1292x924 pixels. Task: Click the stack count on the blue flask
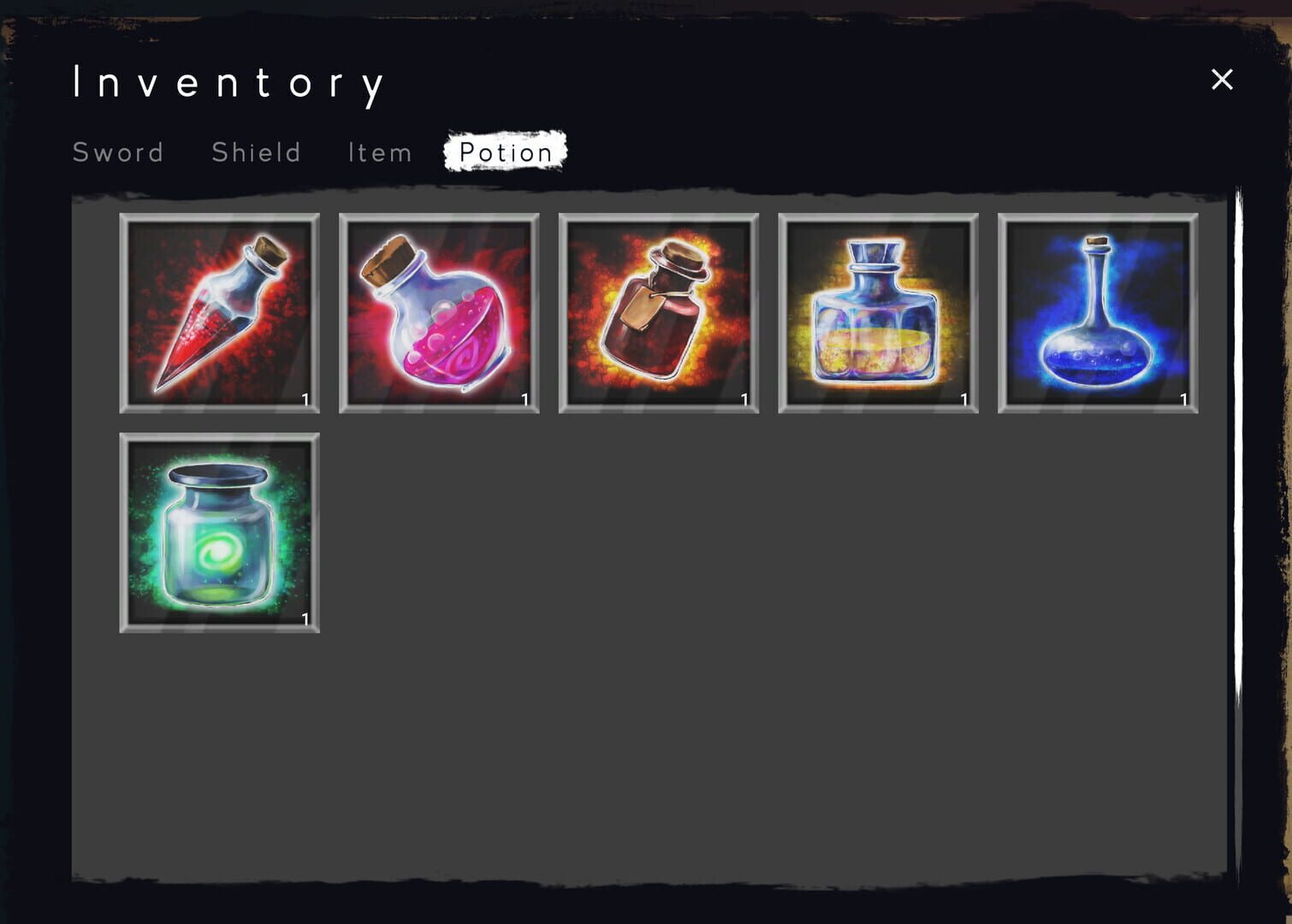point(1183,398)
